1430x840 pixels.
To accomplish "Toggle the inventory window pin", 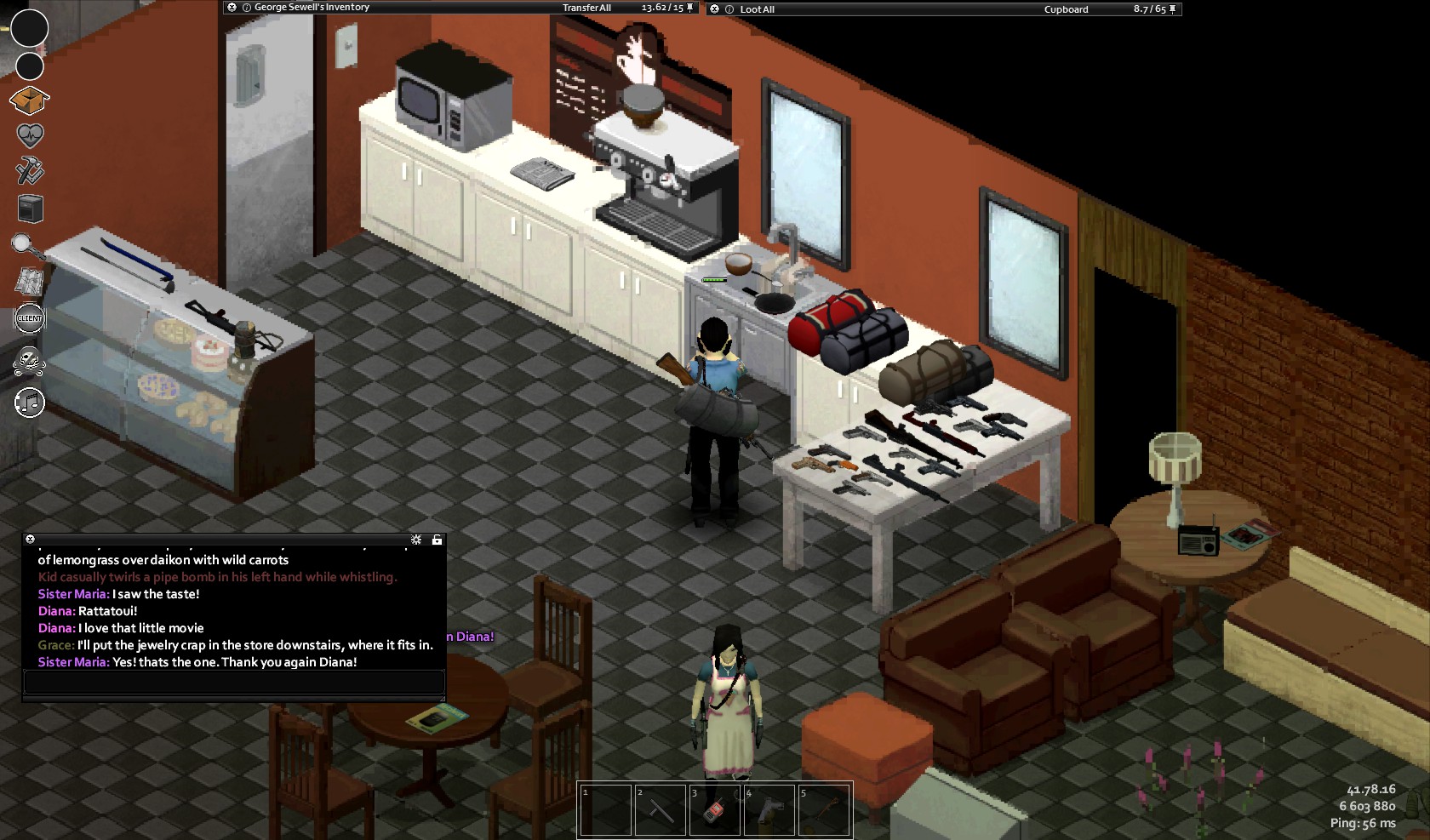I will pyautogui.click(x=690, y=8).
